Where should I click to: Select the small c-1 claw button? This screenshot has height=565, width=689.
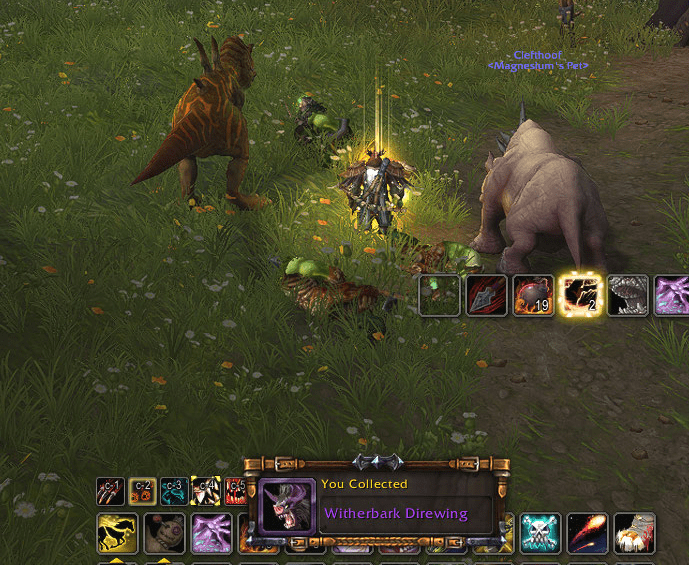tap(110, 491)
